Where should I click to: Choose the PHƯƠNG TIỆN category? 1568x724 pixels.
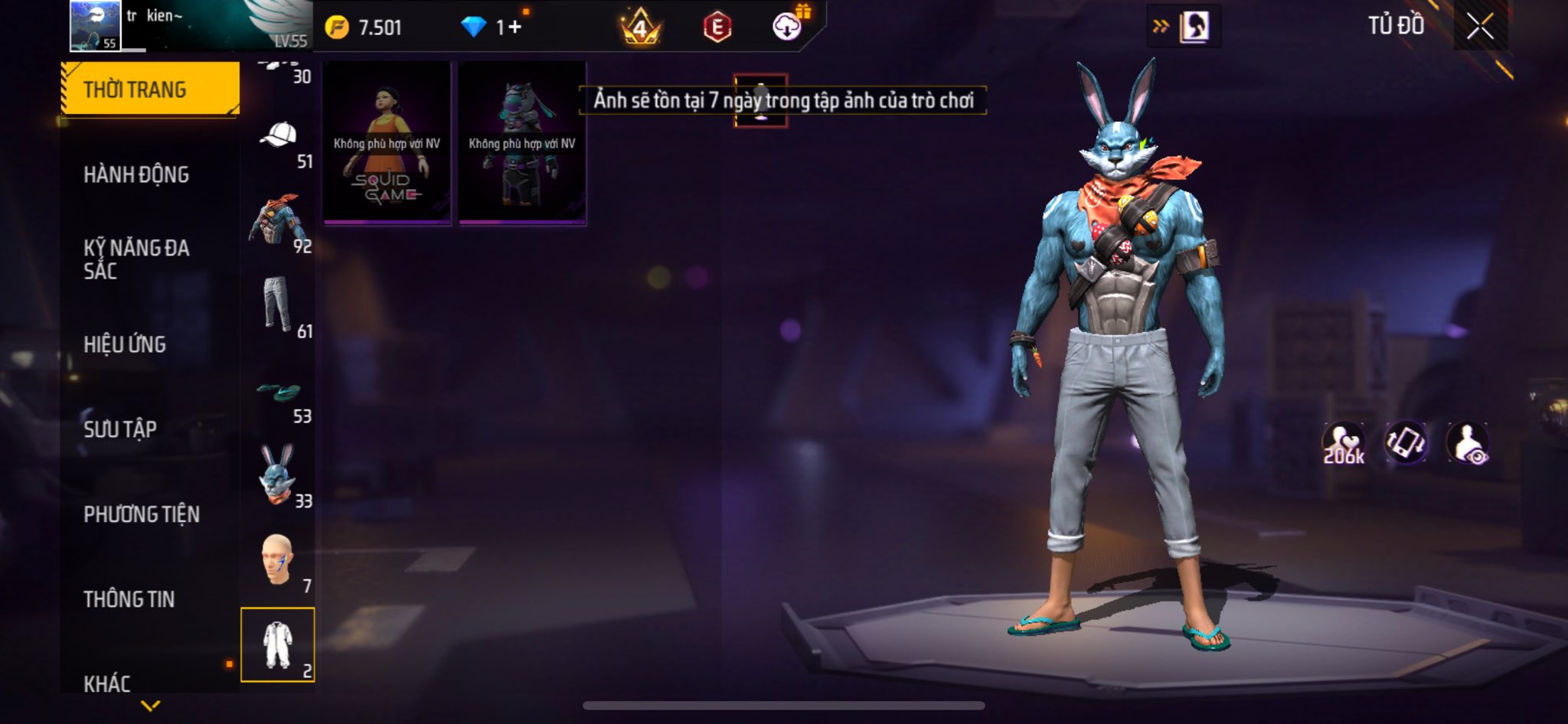[x=142, y=514]
